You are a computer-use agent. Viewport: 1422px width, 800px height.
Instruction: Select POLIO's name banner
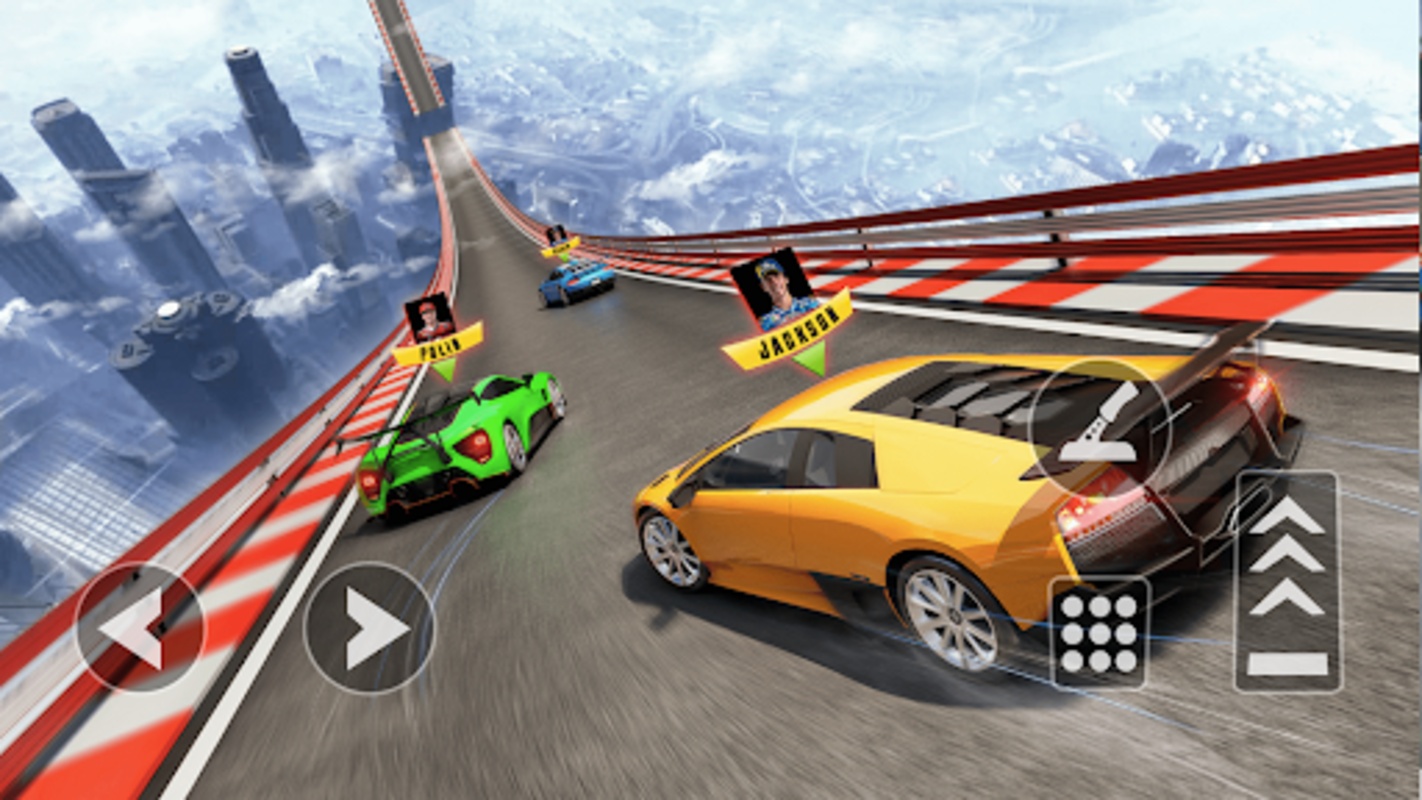point(440,345)
